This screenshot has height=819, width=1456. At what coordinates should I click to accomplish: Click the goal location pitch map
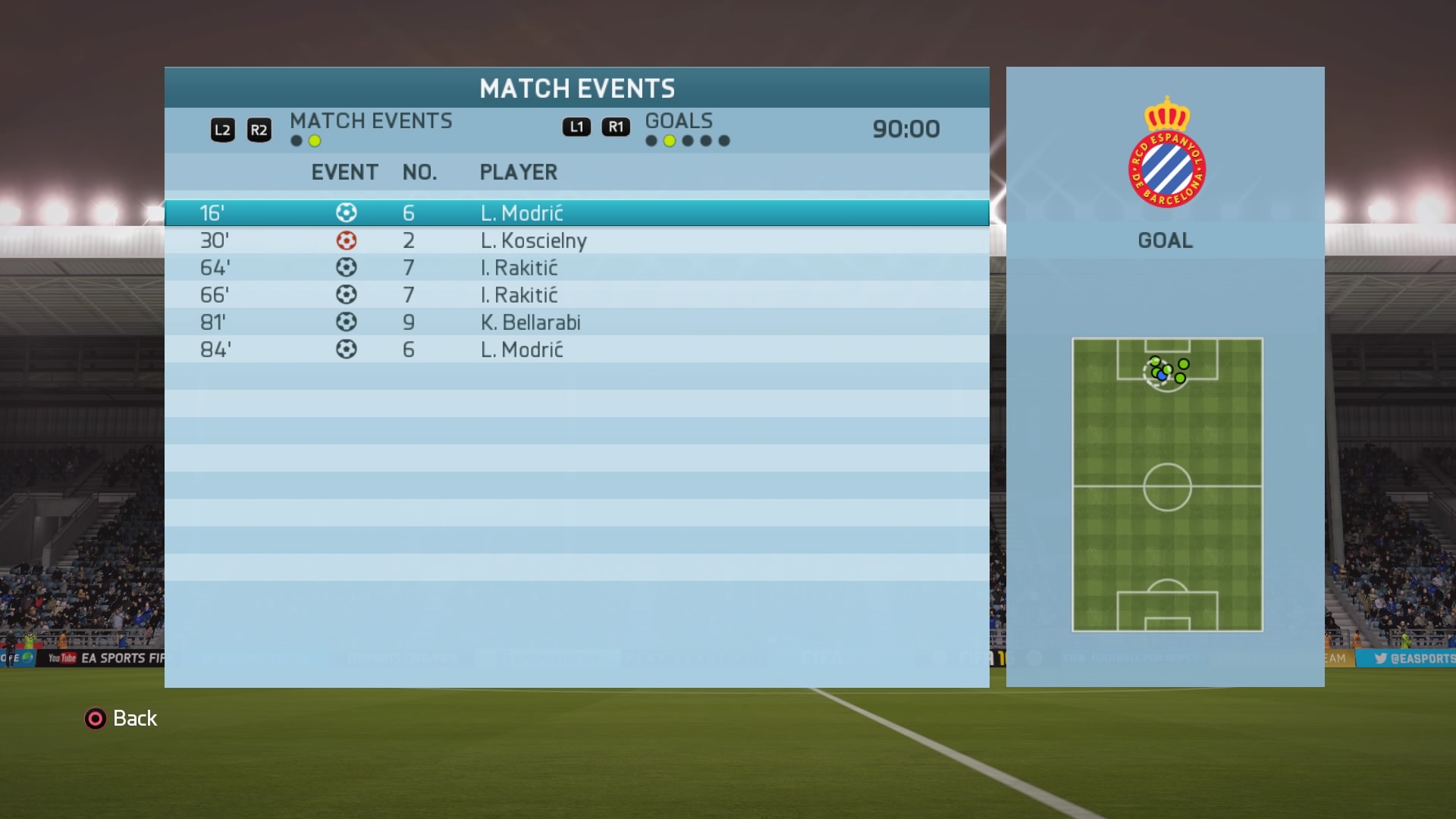pyautogui.click(x=1167, y=485)
